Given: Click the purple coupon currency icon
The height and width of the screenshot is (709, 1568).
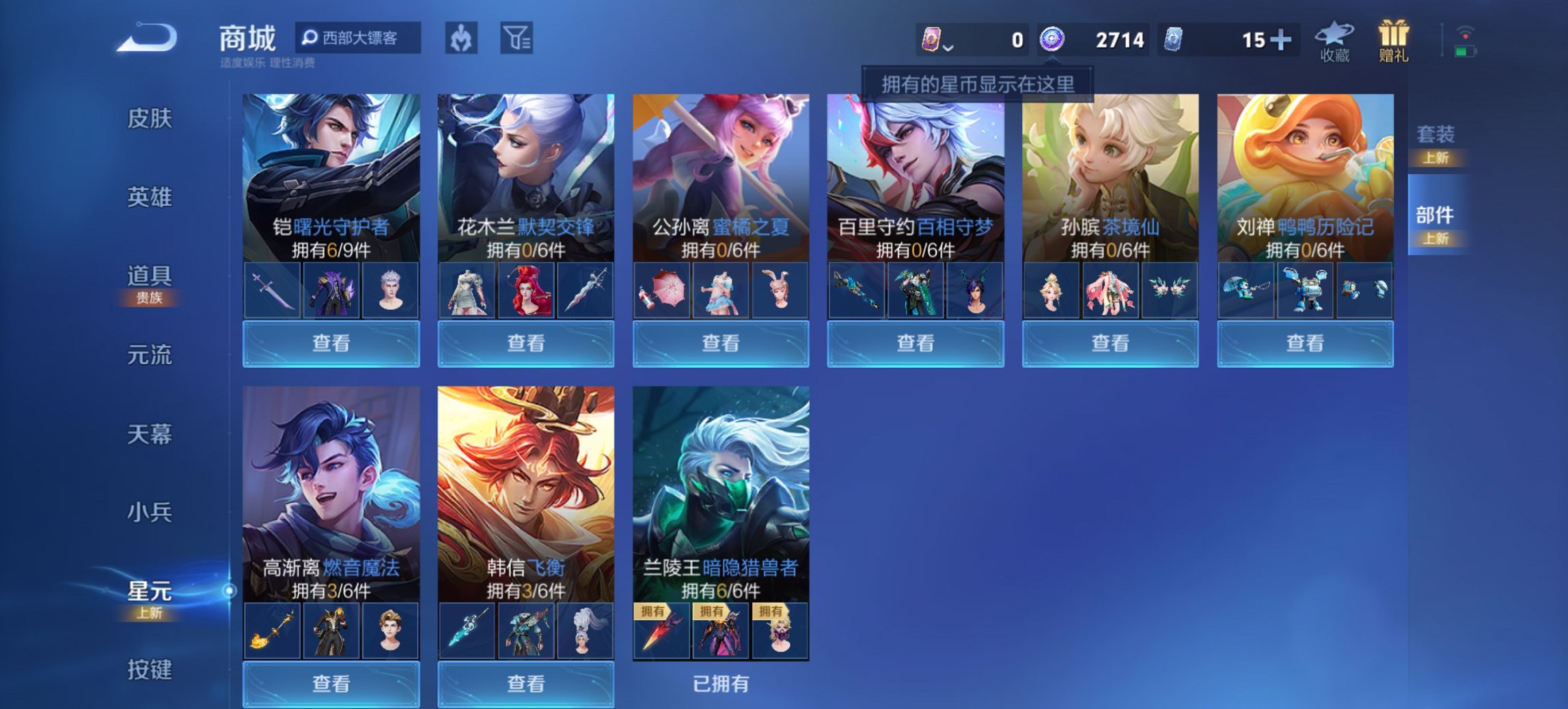Looking at the screenshot, I should click(x=932, y=39).
